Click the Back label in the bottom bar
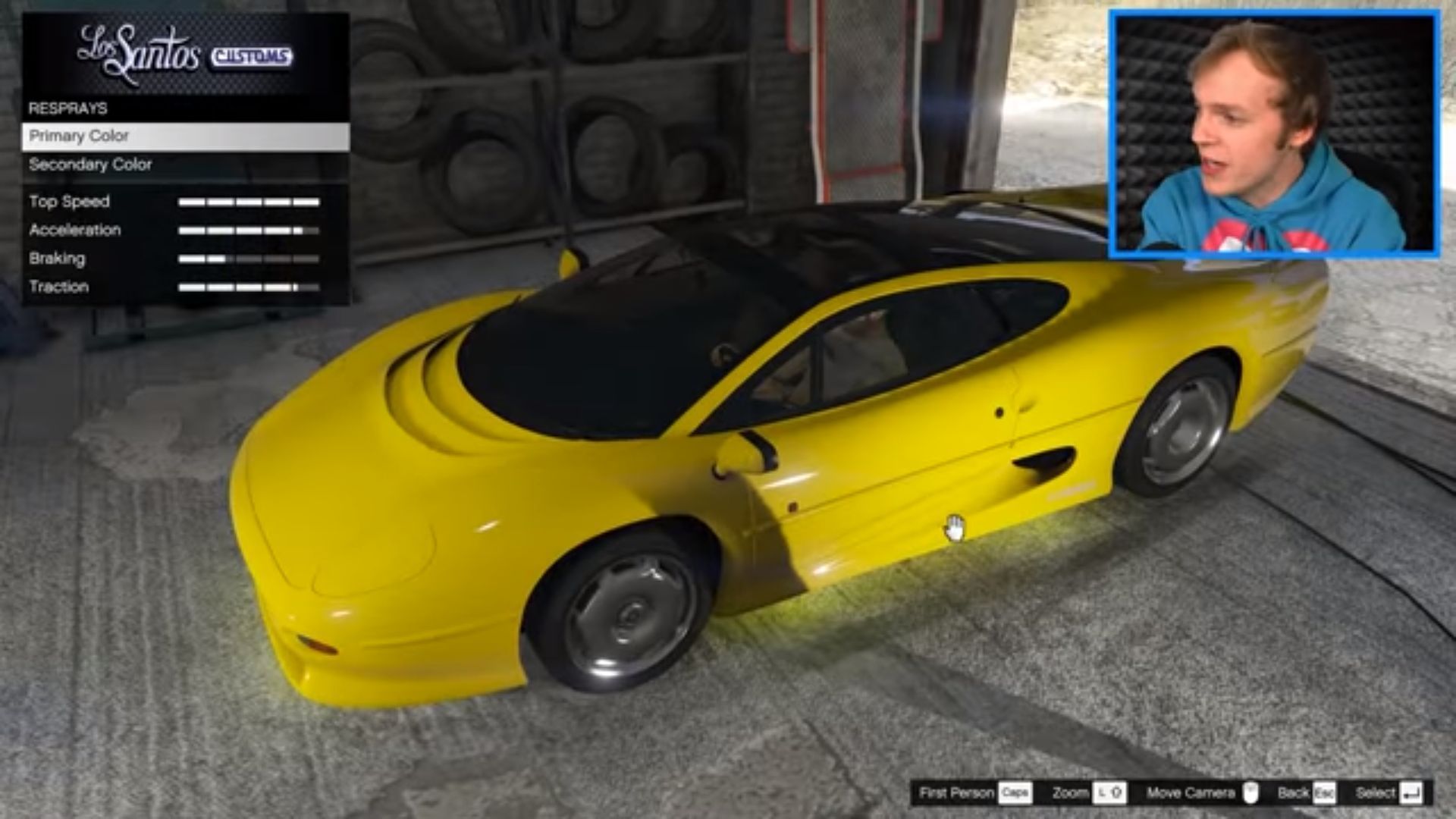 pos(1292,792)
